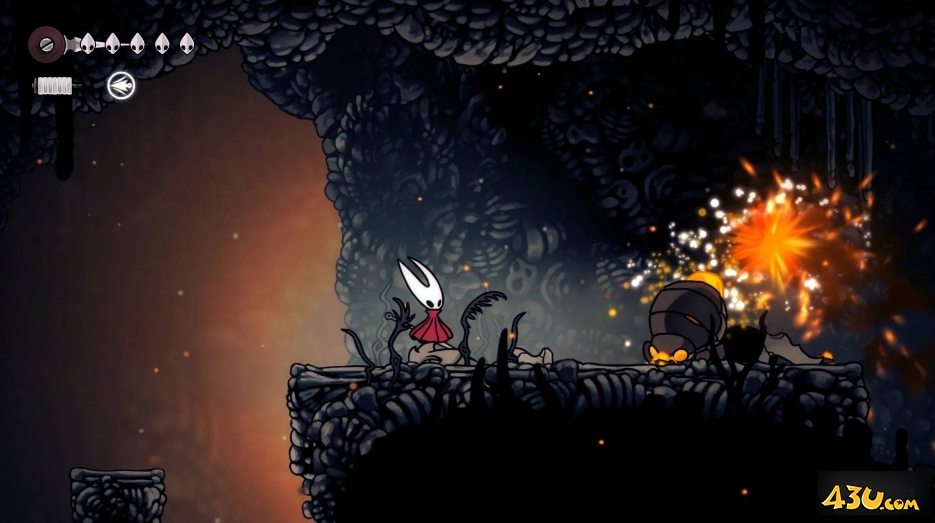Select the circled Silkspear skill icon
935x523 pixels.
click(121, 86)
